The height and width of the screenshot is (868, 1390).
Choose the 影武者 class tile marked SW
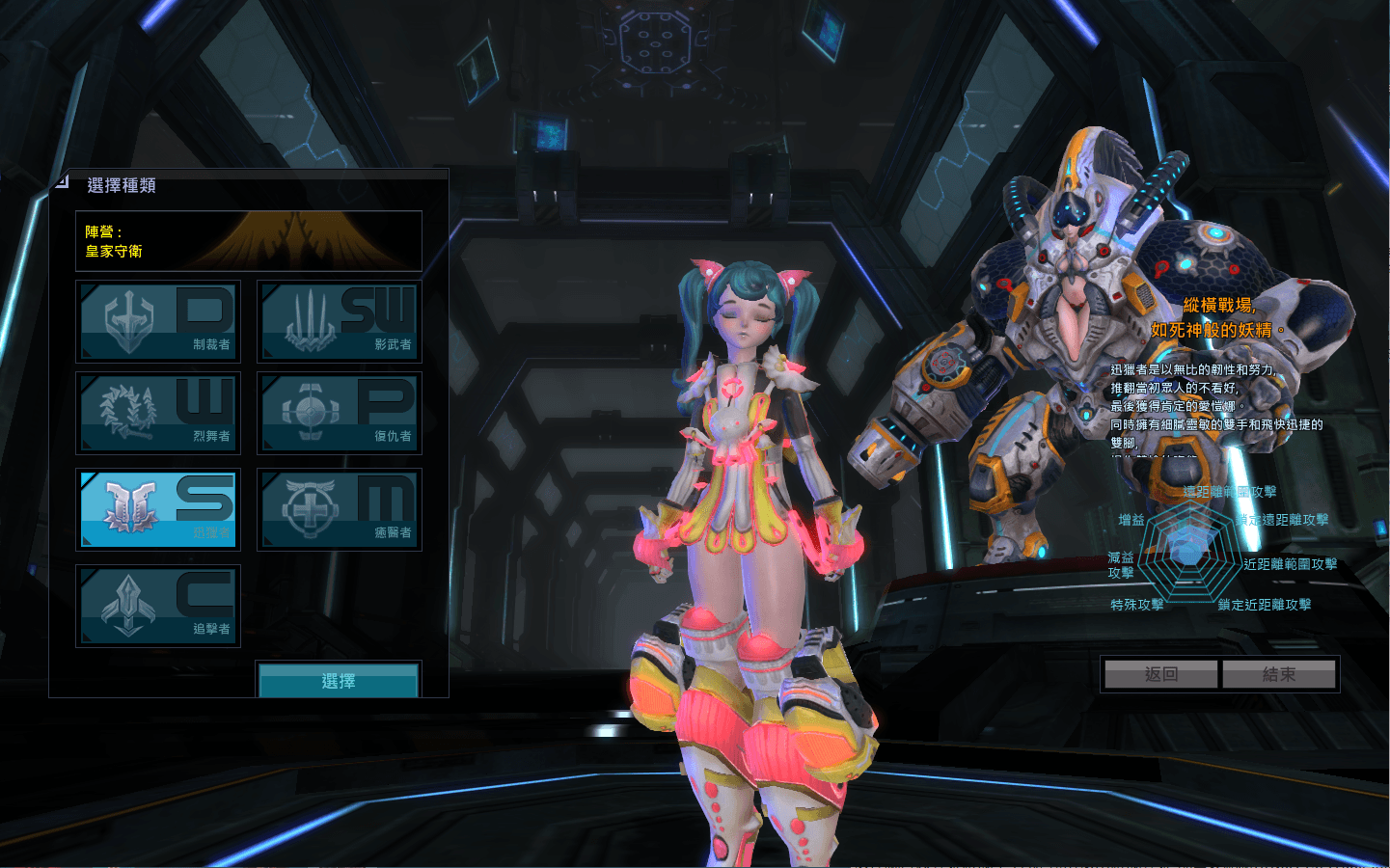pos(340,321)
